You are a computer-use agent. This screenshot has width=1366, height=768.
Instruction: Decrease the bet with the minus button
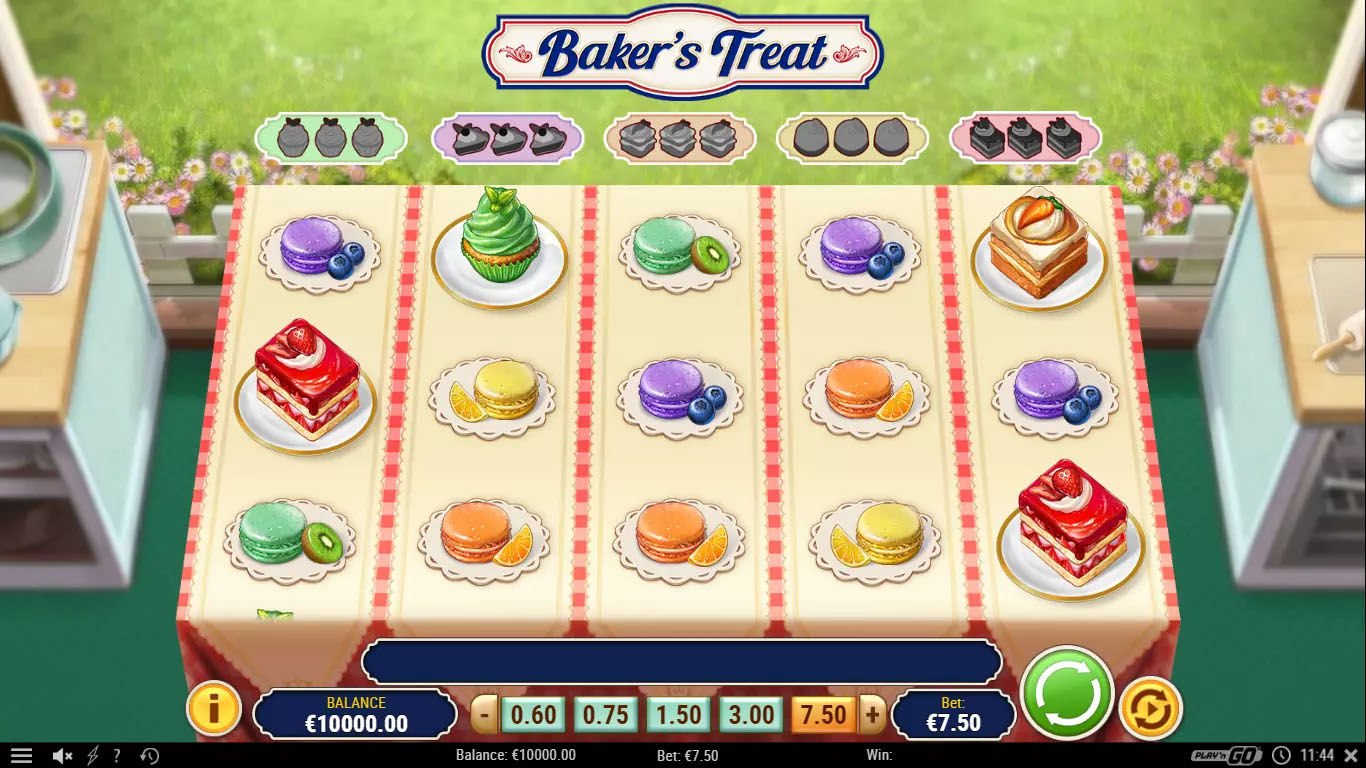[485, 715]
